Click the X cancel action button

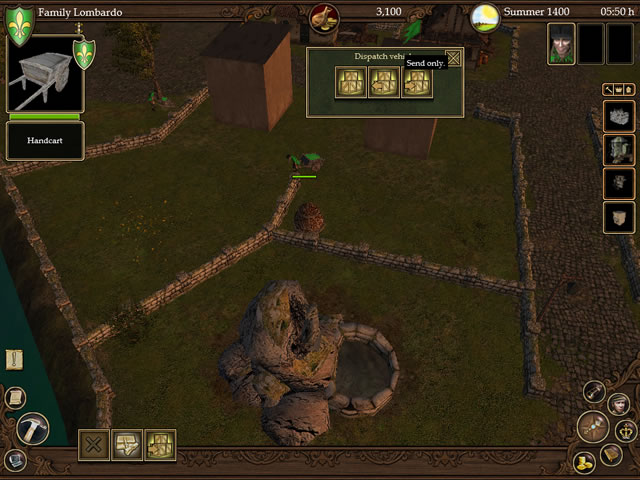(x=94, y=445)
